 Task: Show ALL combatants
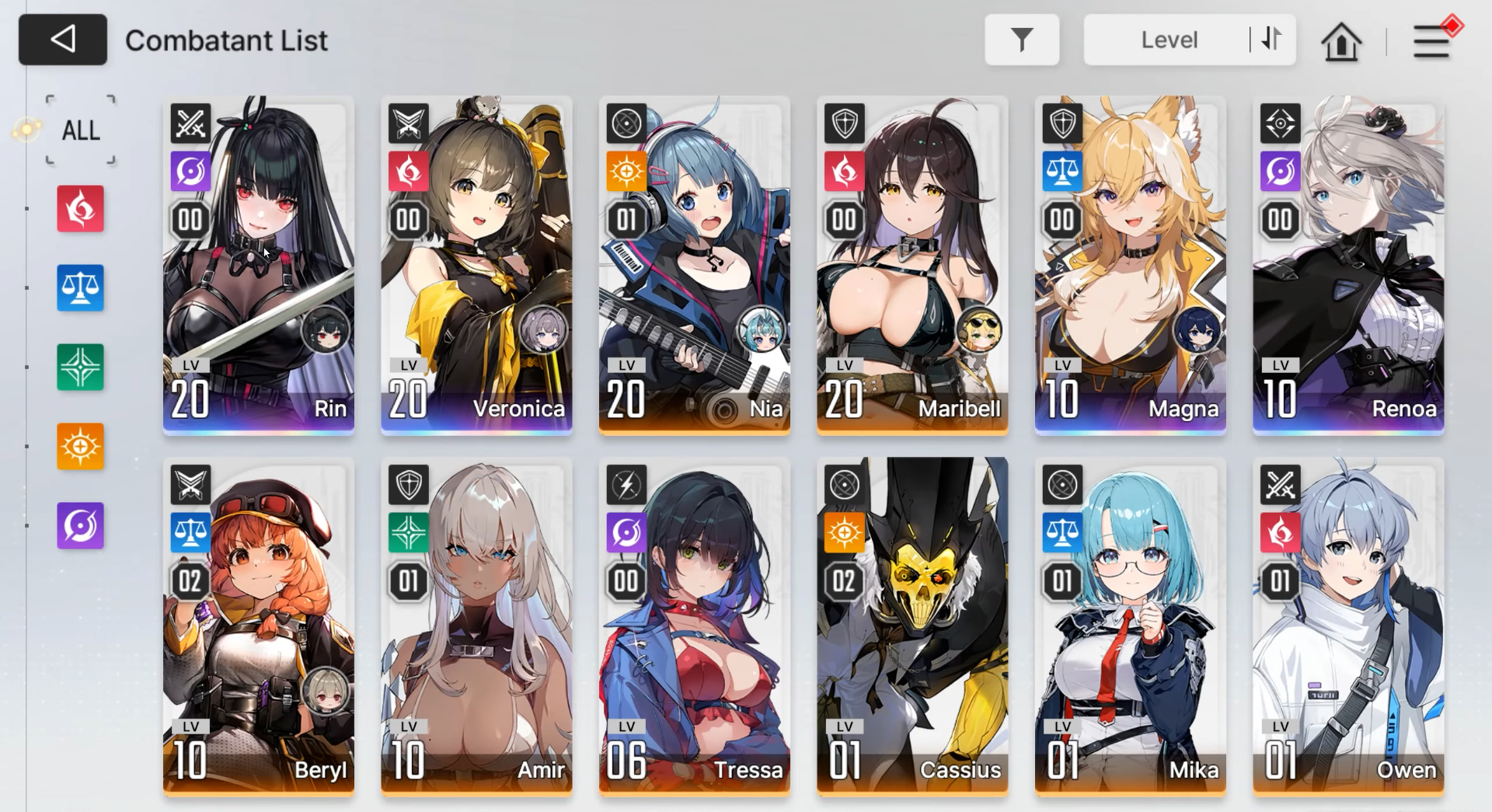(x=81, y=130)
